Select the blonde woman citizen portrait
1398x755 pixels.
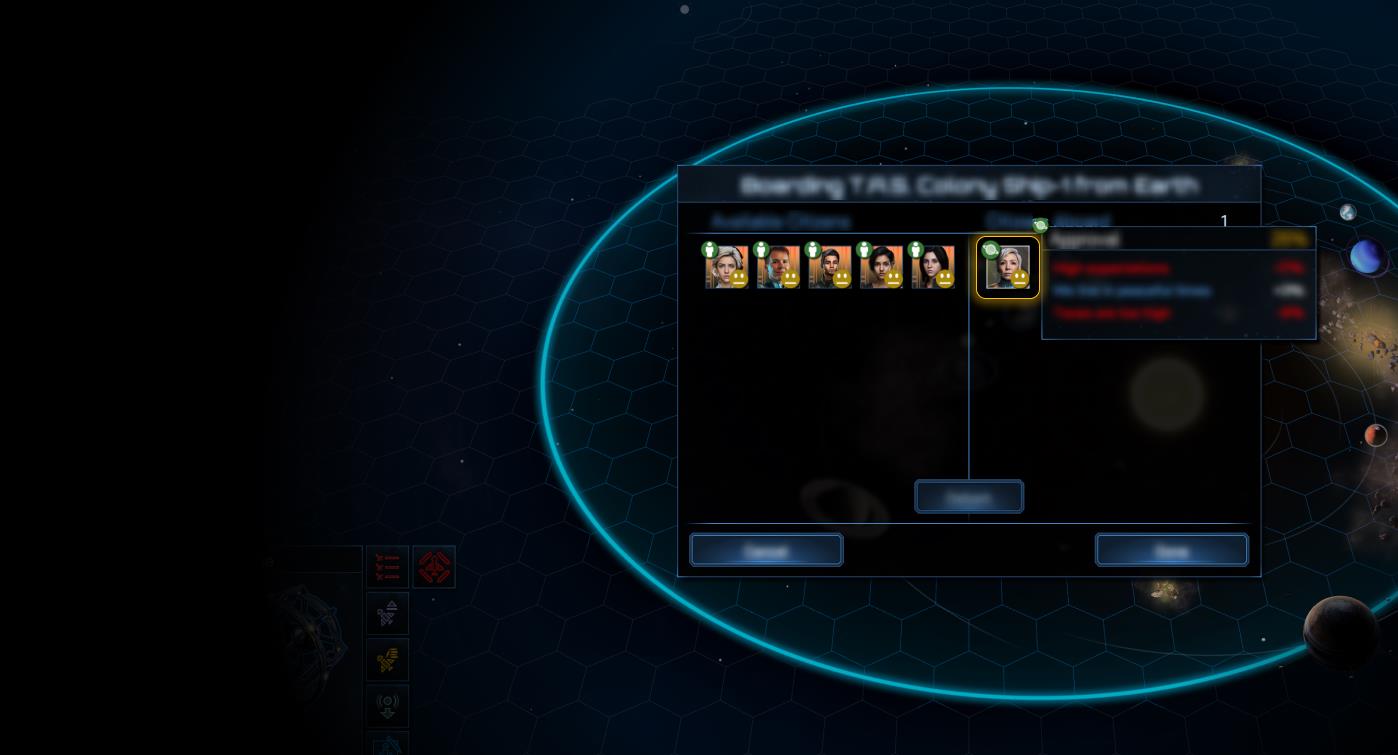click(726, 267)
